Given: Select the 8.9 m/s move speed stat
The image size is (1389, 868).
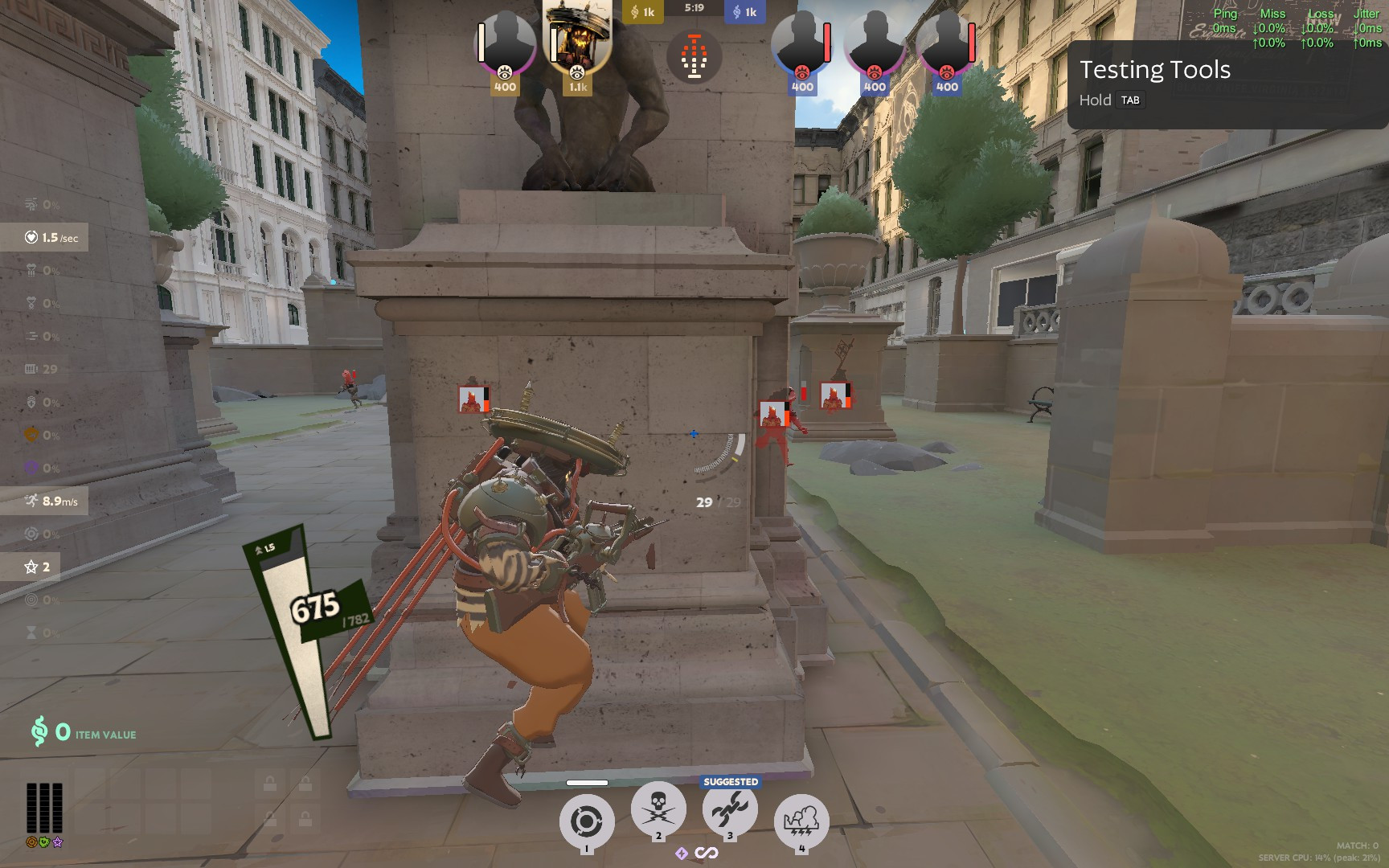Looking at the screenshot, I should click(x=30, y=500).
